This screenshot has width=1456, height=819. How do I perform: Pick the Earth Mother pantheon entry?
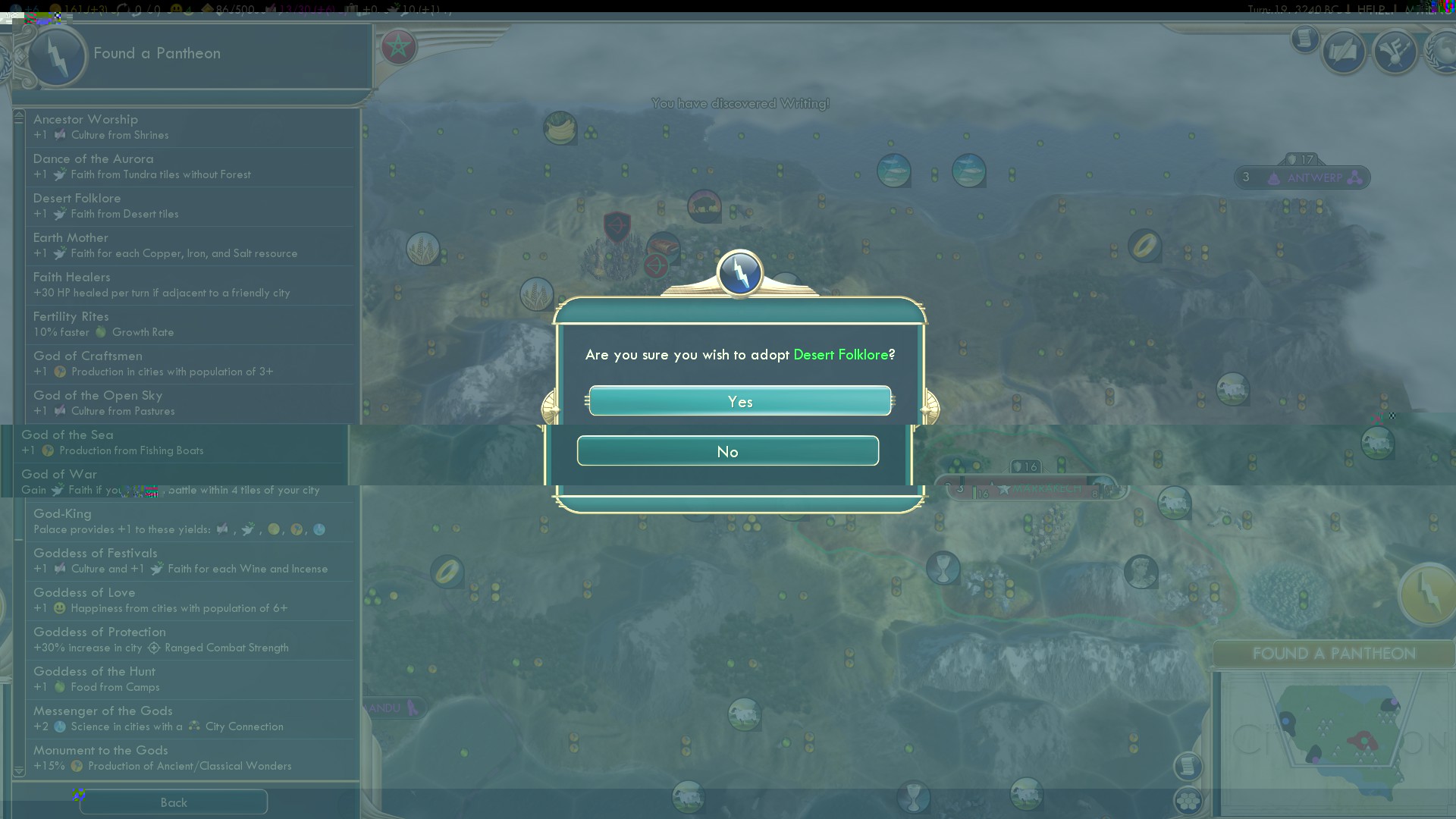click(x=190, y=246)
